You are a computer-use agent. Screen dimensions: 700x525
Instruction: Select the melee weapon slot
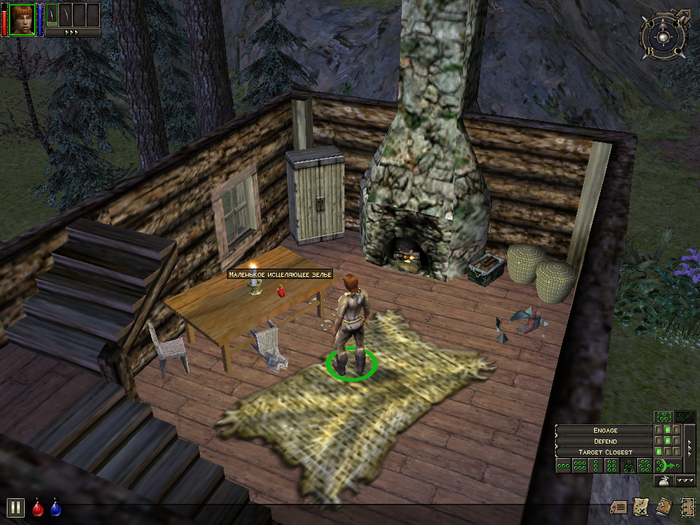(x=52, y=14)
